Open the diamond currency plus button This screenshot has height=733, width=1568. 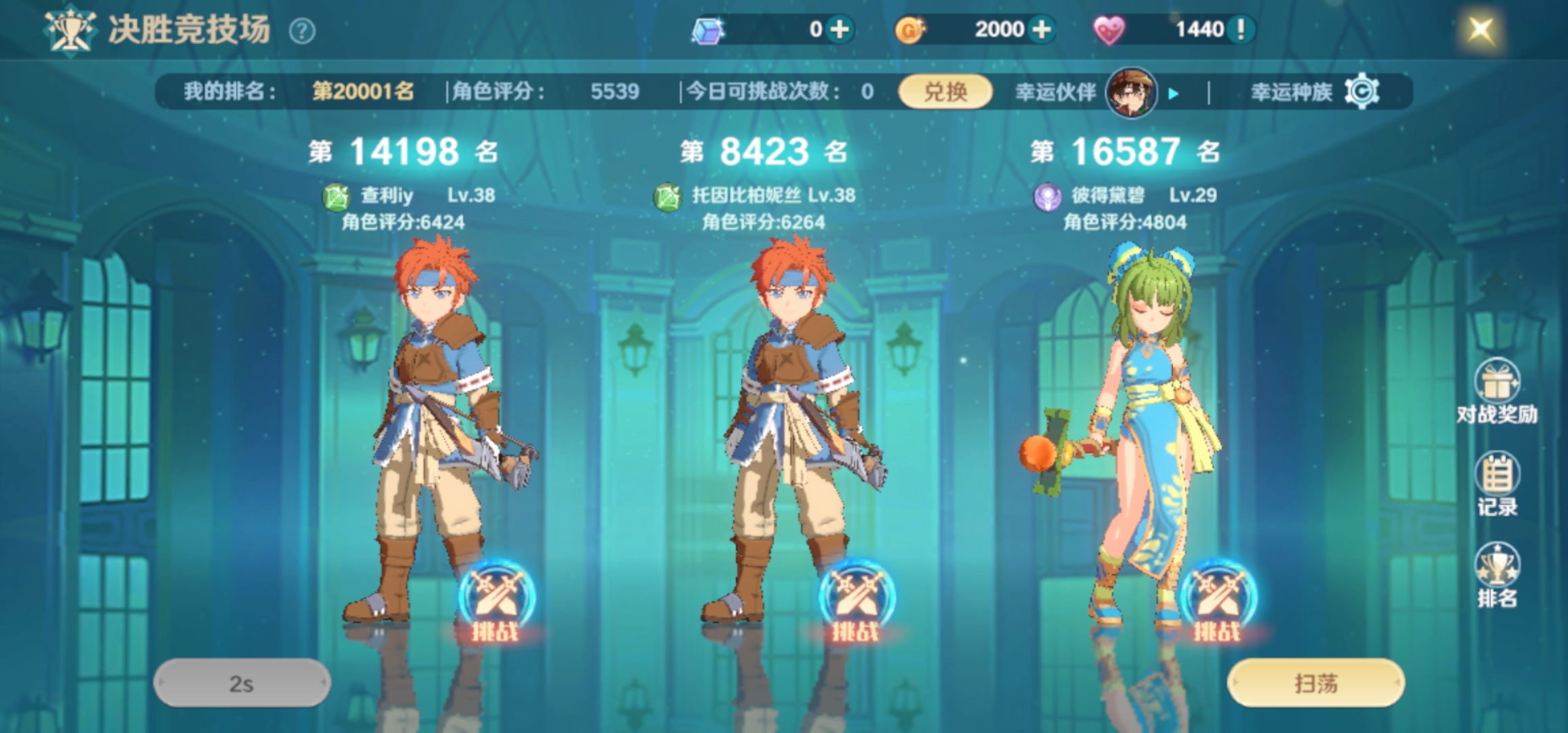tap(839, 29)
